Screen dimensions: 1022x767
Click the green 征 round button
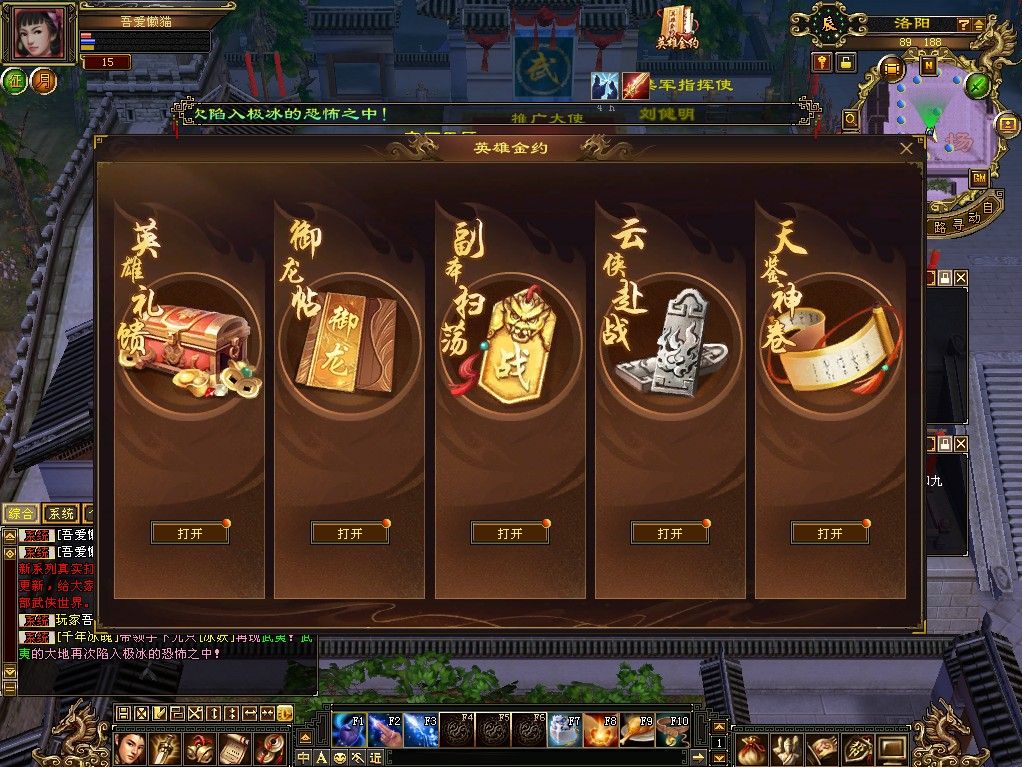16,81
